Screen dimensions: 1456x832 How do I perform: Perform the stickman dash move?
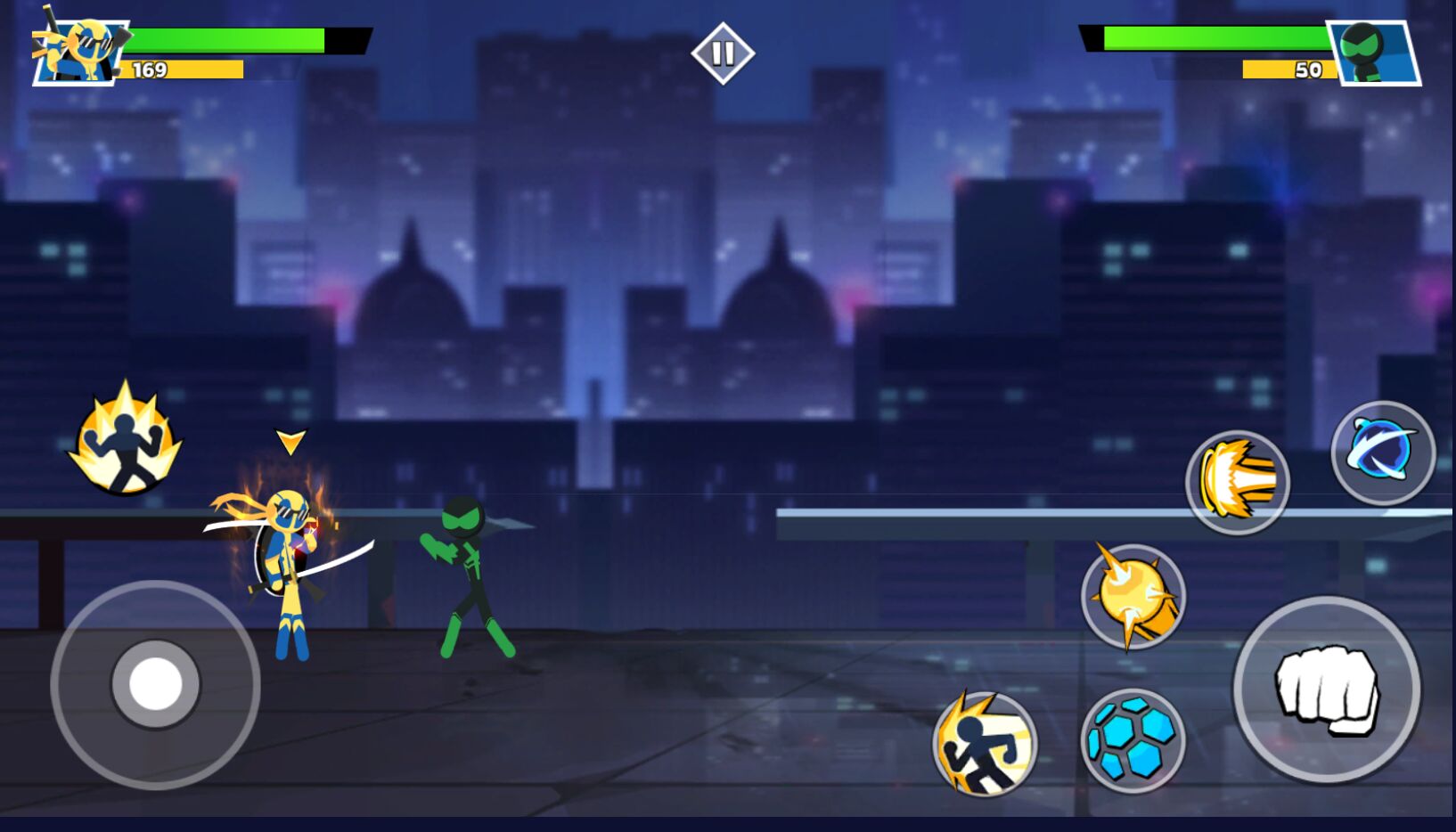[985, 743]
